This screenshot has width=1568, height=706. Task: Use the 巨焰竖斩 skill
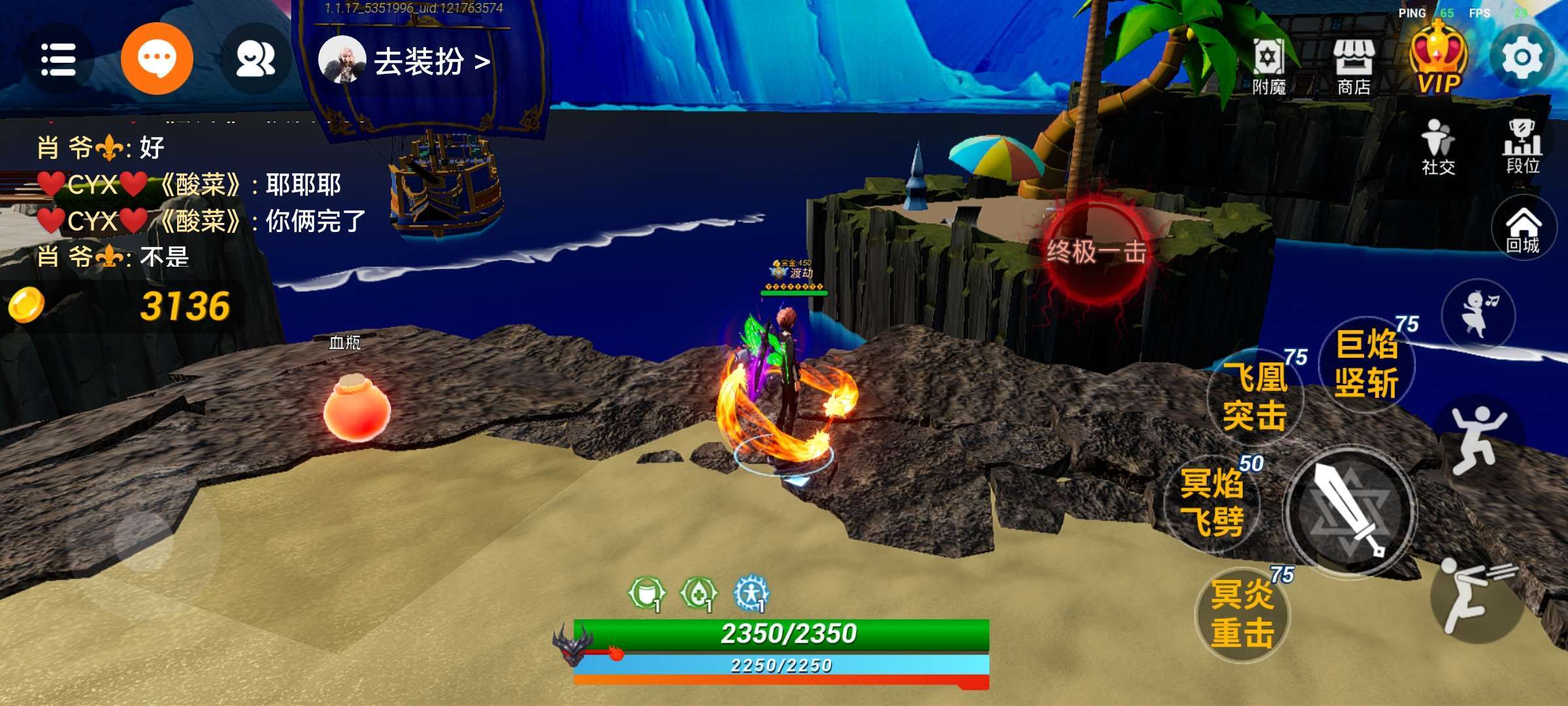point(1366,363)
